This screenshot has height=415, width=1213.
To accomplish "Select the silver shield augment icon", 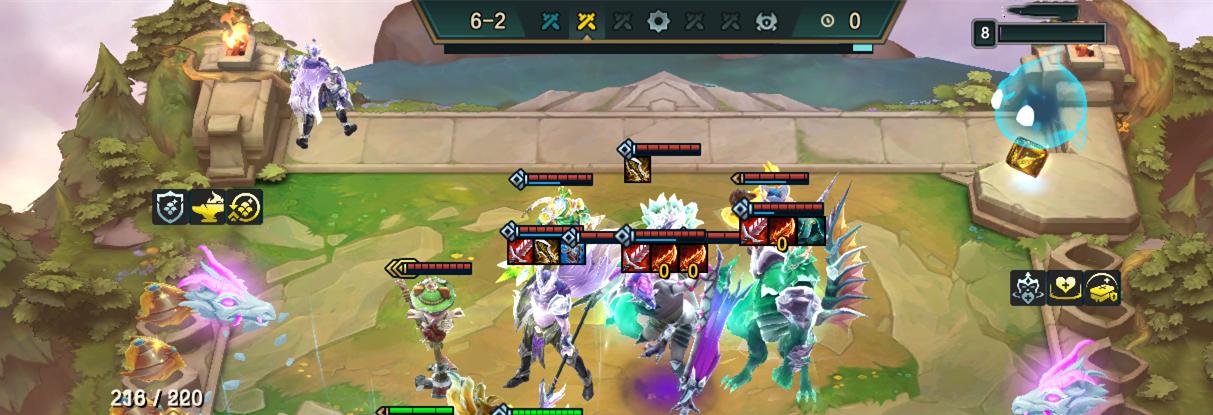I will click(170, 207).
